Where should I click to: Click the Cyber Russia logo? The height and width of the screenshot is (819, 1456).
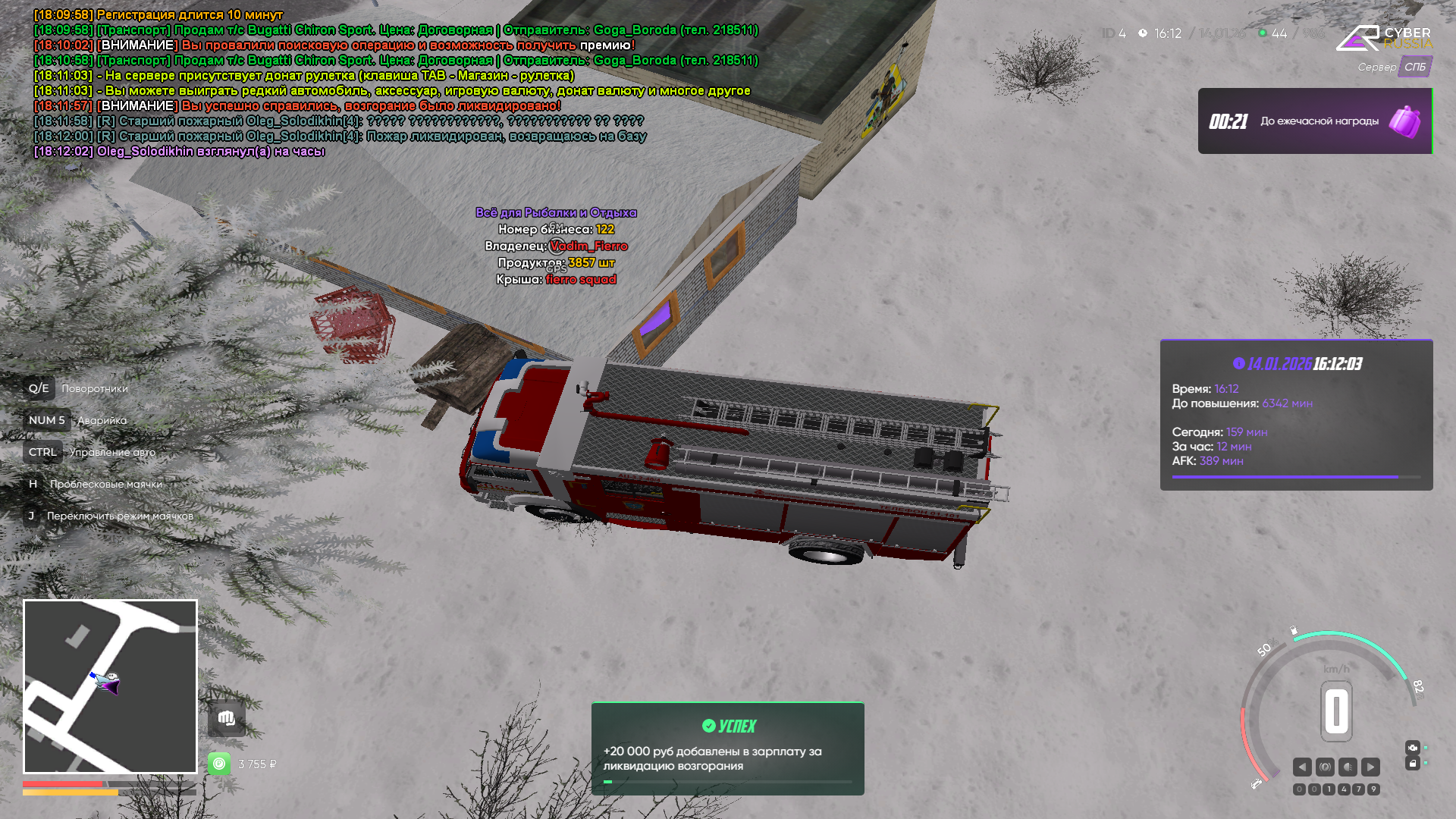(1384, 37)
